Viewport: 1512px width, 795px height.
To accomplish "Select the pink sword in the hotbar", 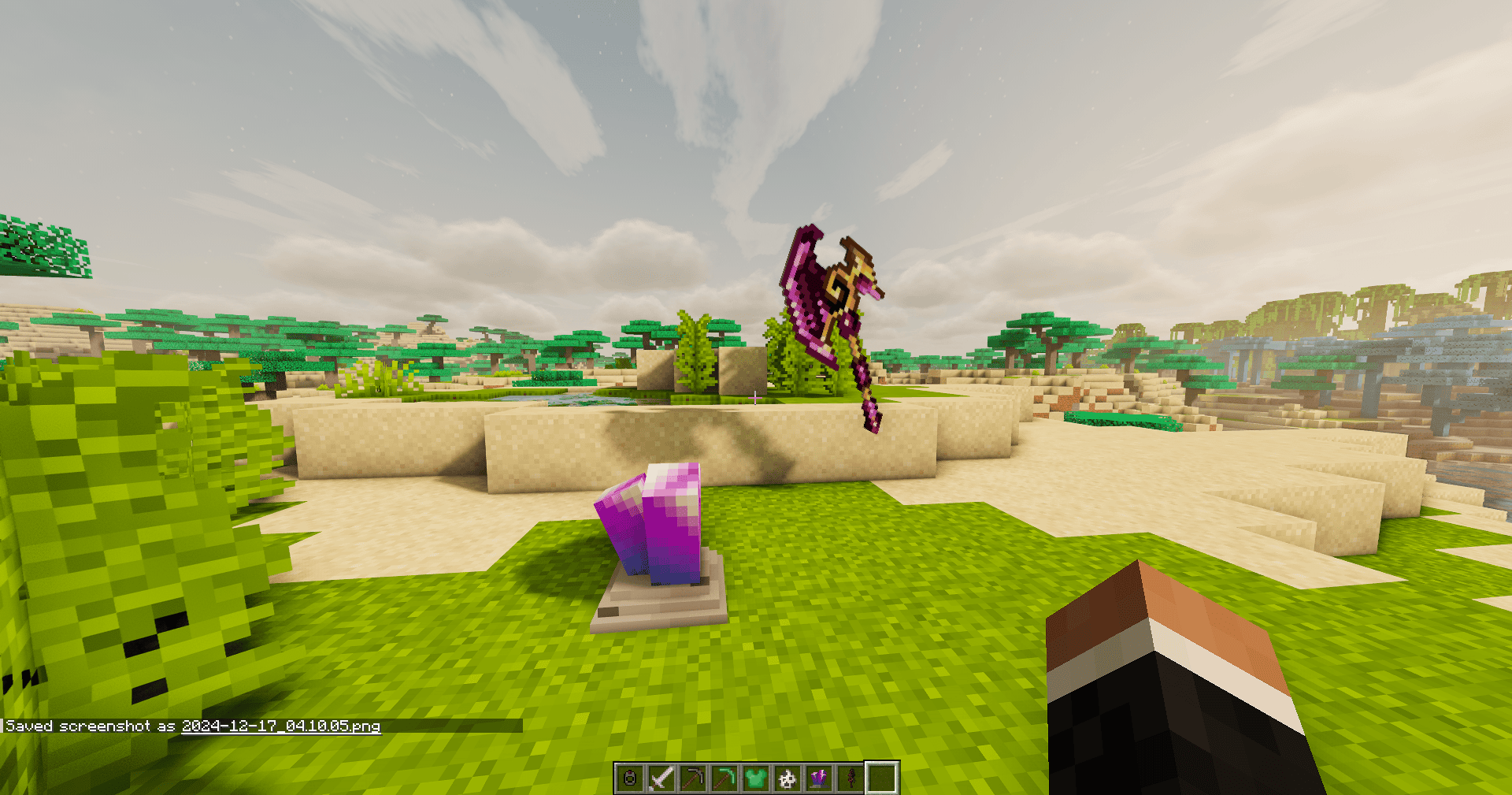I will pos(661,778).
